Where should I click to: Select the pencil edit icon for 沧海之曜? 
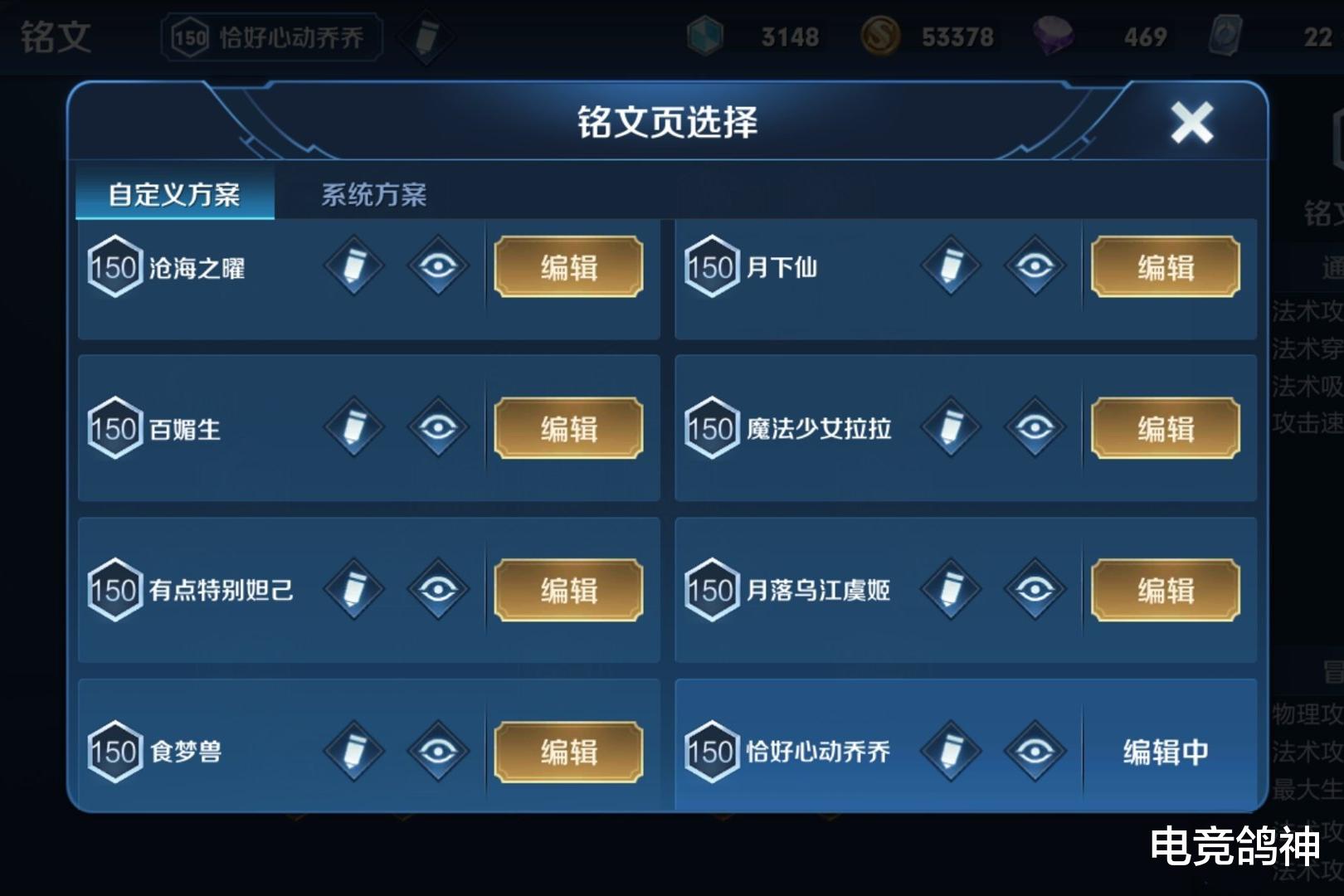[355, 267]
